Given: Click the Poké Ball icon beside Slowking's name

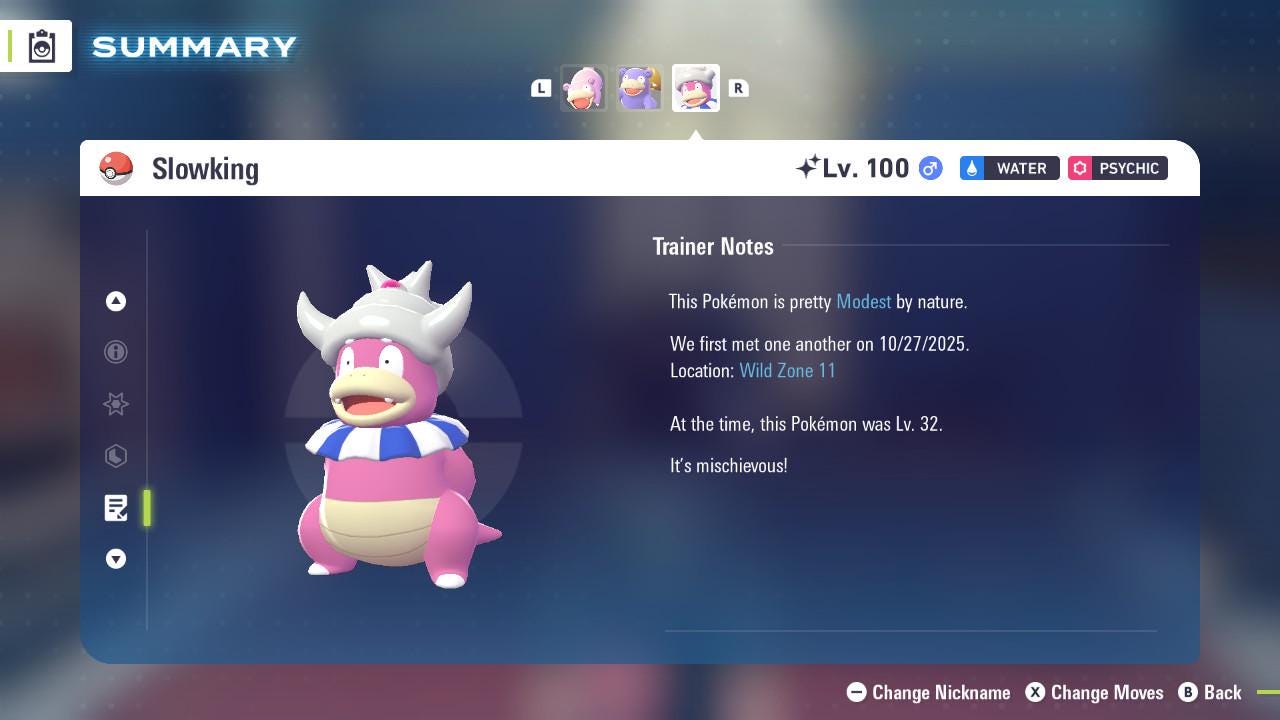Looking at the screenshot, I should pyautogui.click(x=117, y=168).
